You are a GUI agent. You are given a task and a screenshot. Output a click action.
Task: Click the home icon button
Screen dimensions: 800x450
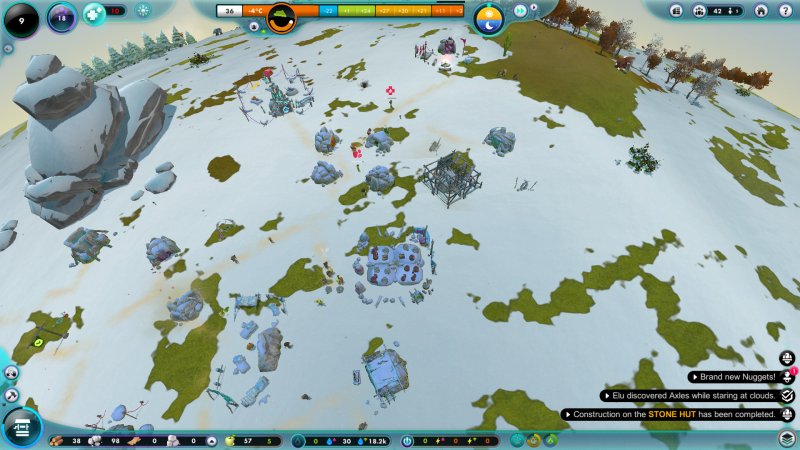(760, 11)
